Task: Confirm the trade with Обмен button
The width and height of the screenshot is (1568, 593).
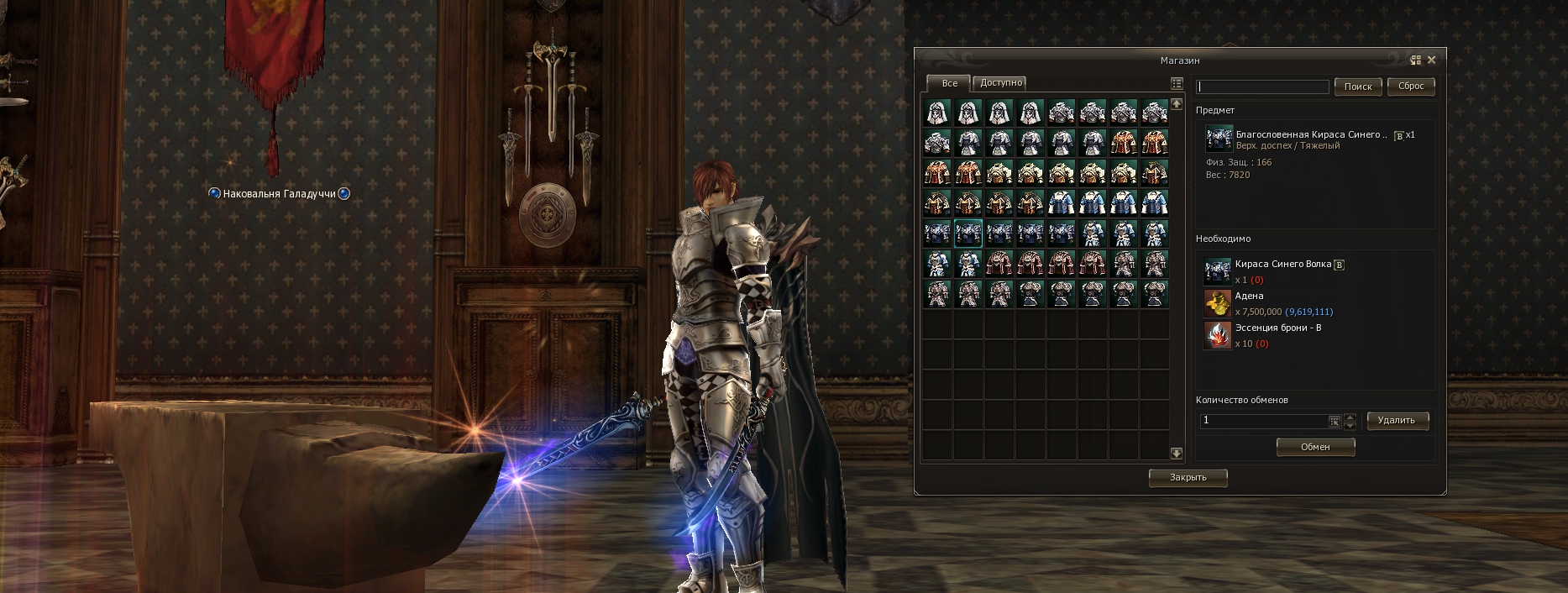Action: (x=1315, y=447)
